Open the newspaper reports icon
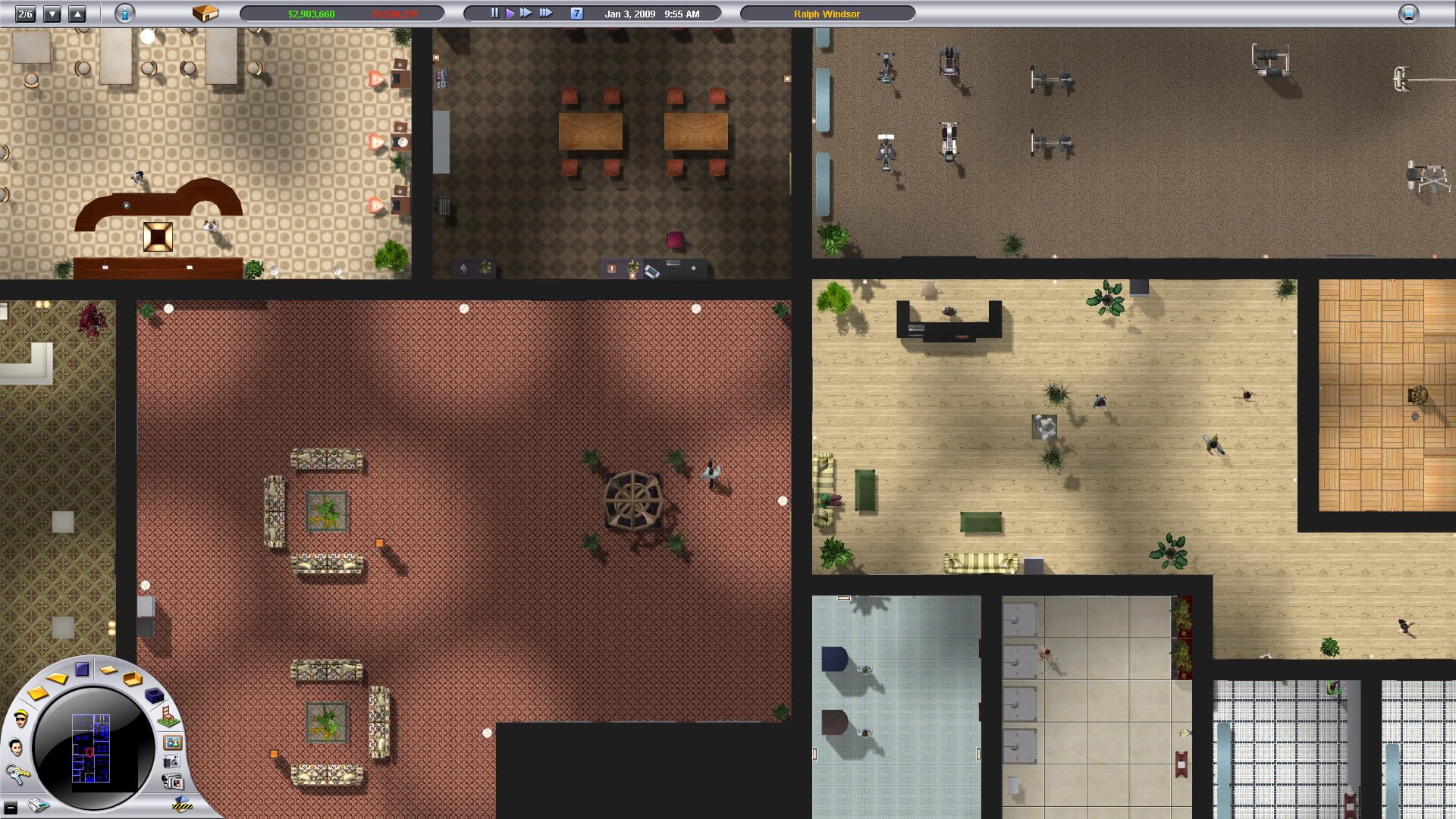 tap(38, 805)
